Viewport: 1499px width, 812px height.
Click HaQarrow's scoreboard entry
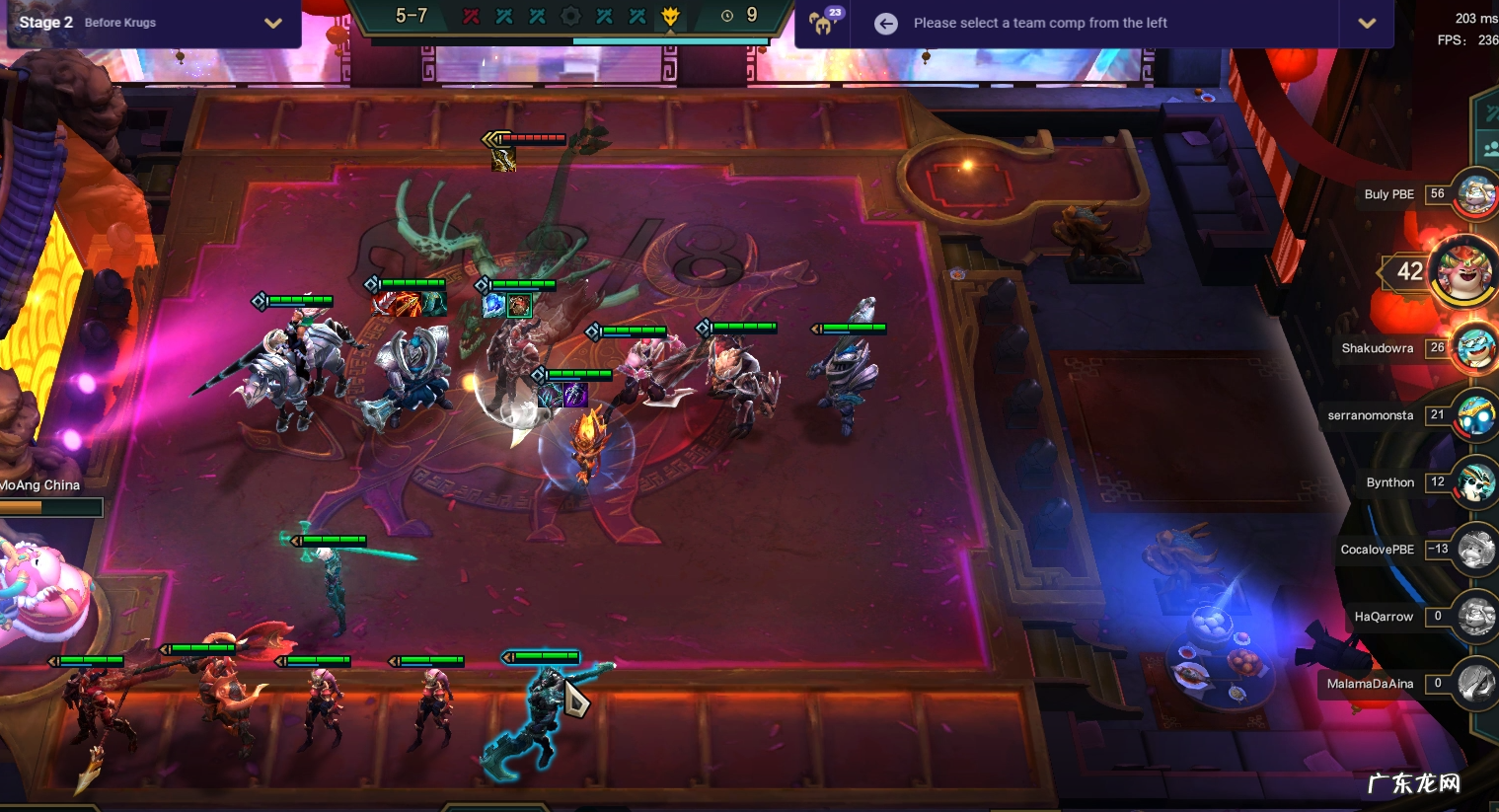click(x=1475, y=617)
